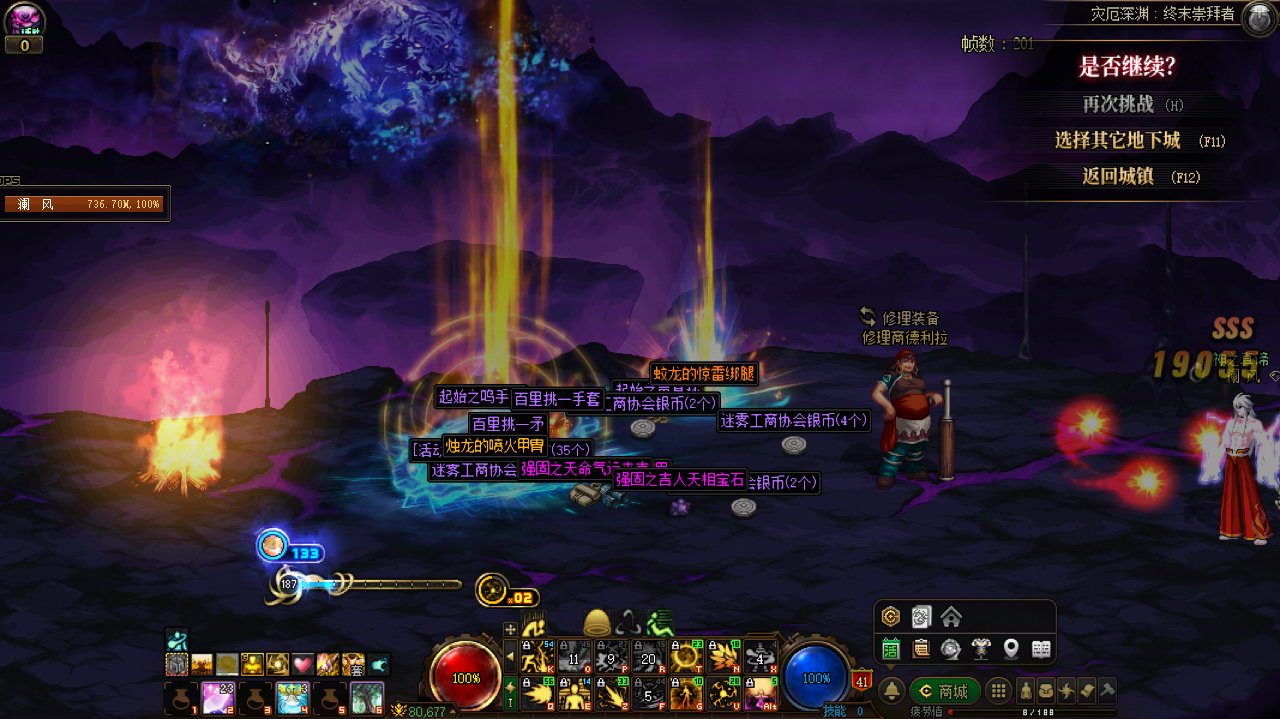
Task: Activate the golden orb skill on T
Action: point(685,655)
